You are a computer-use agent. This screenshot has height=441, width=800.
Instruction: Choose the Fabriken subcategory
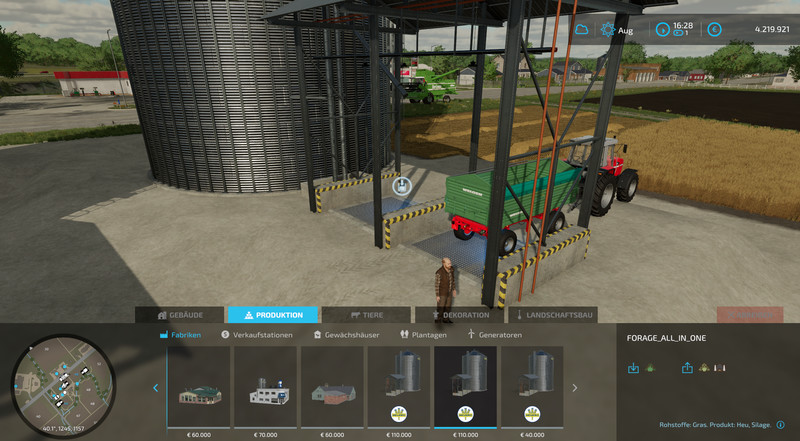pyautogui.click(x=181, y=335)
